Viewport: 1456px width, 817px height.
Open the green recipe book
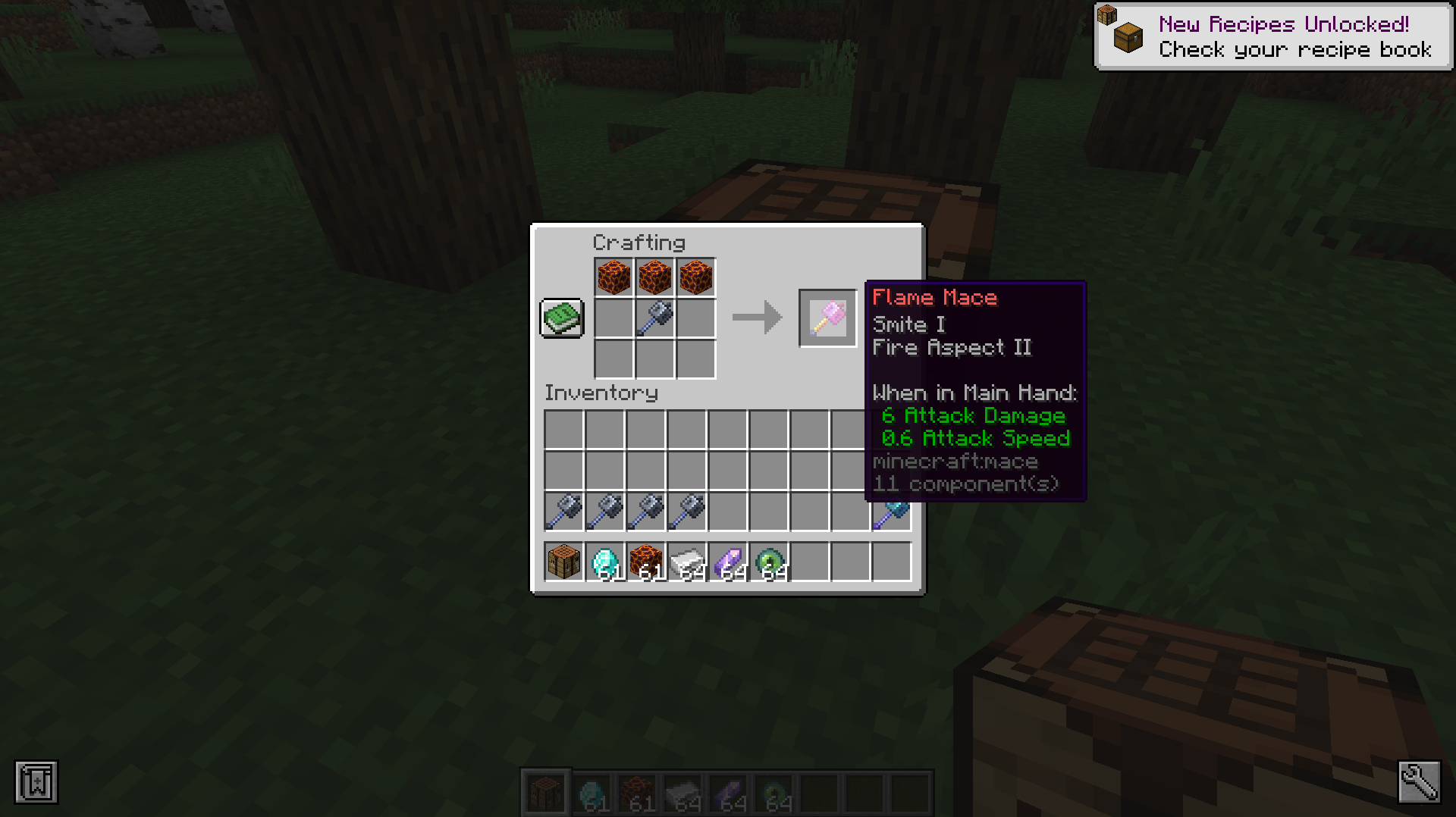click(x=561, y=318)
